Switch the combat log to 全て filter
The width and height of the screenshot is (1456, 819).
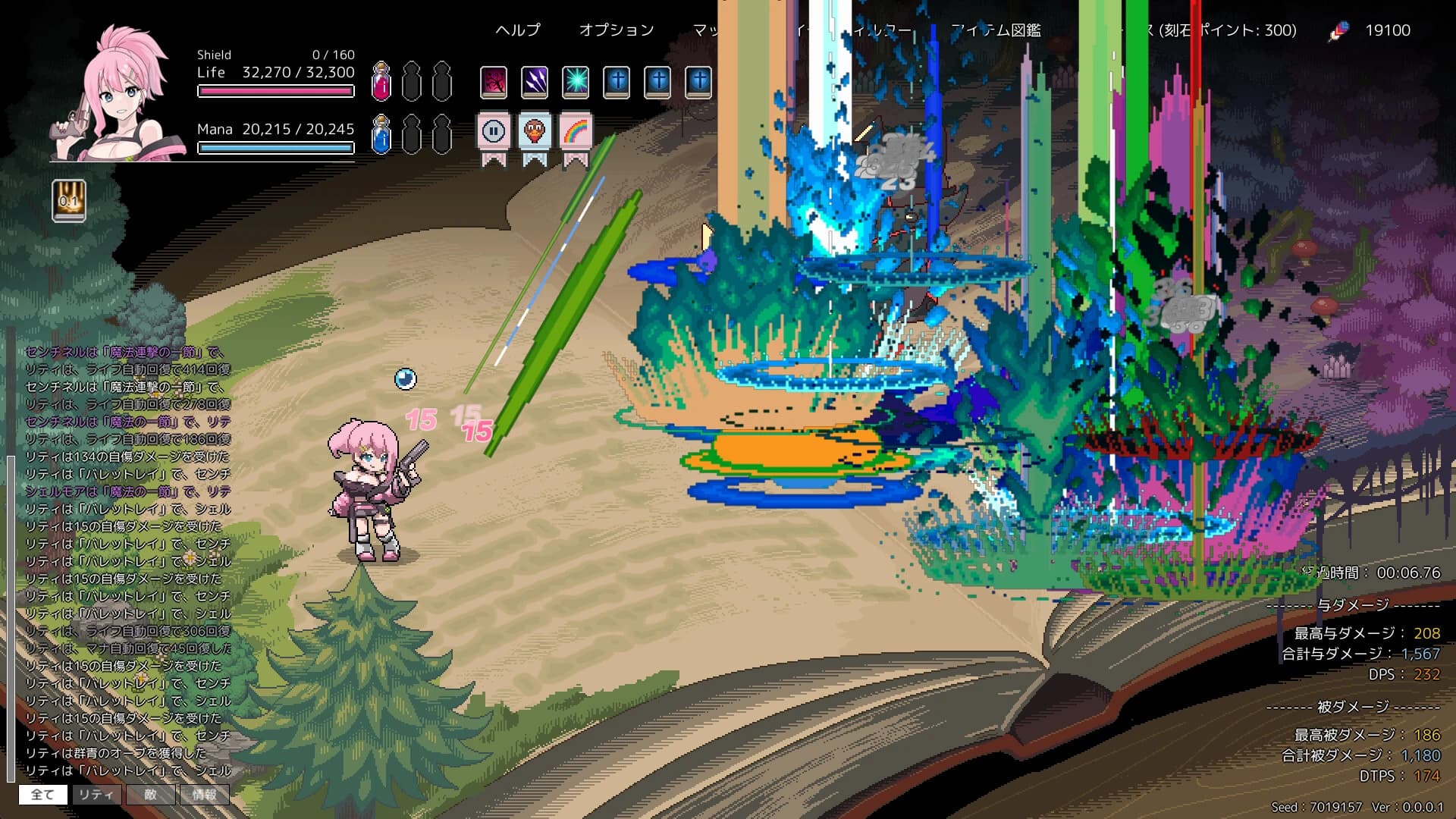pyautogui.click(x=43, y=794)
